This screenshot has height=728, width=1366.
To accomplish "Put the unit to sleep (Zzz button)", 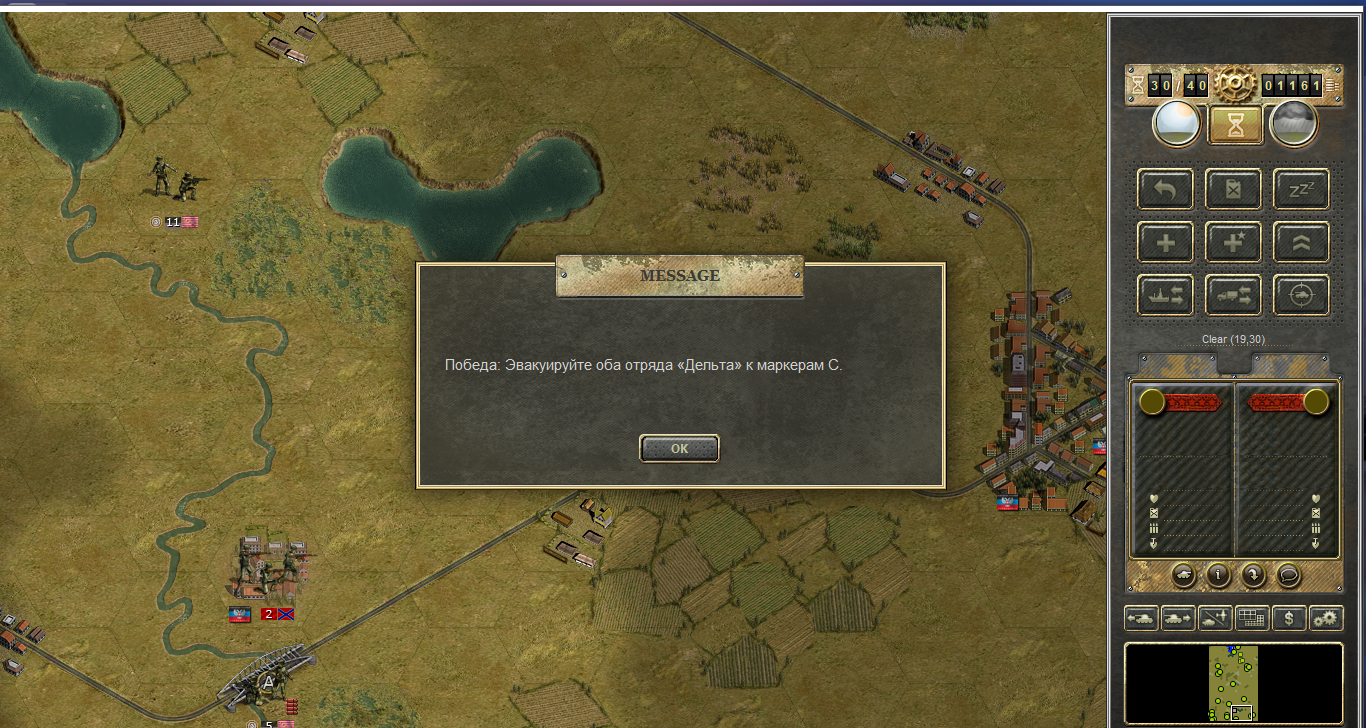I will (1301, 189).
